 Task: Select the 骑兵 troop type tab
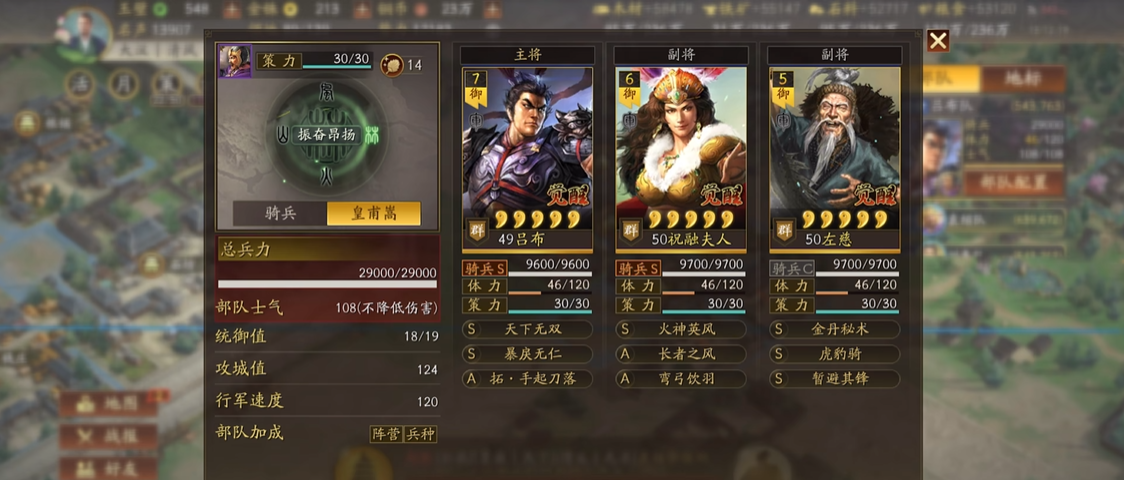click(280, 214)
